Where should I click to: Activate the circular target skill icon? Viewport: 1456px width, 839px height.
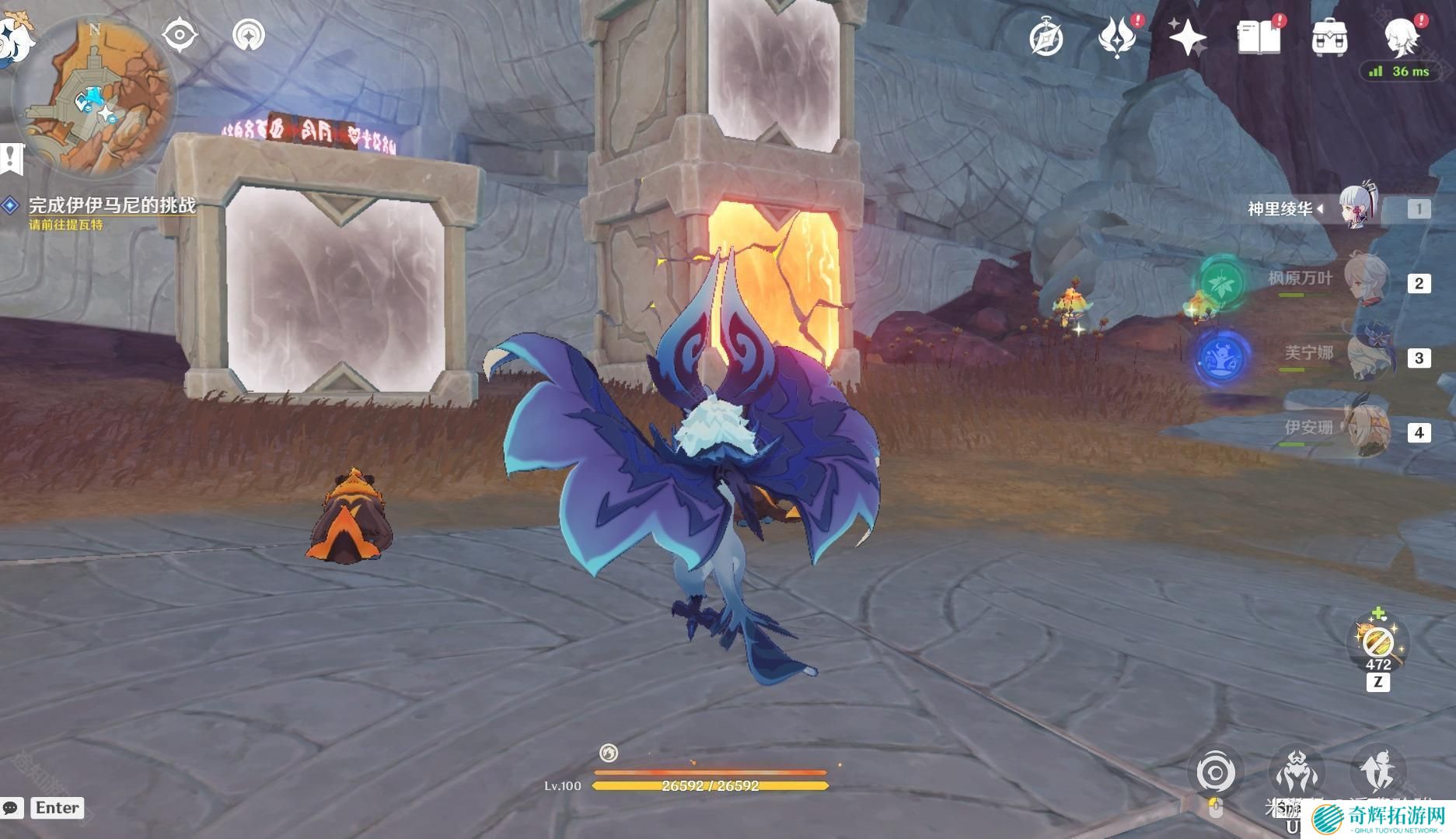point(1216,773)
